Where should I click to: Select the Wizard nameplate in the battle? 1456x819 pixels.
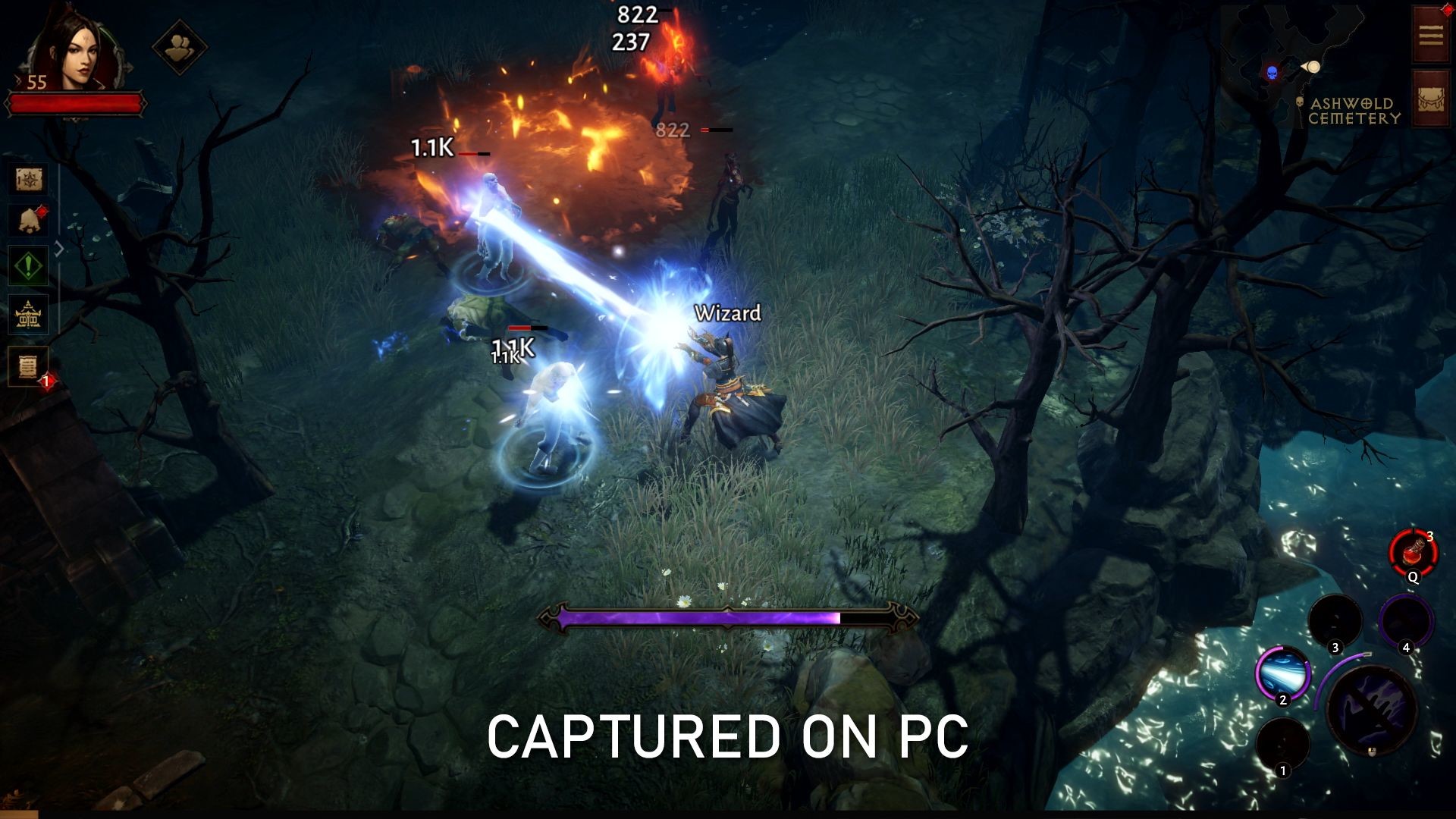point(728,313)
